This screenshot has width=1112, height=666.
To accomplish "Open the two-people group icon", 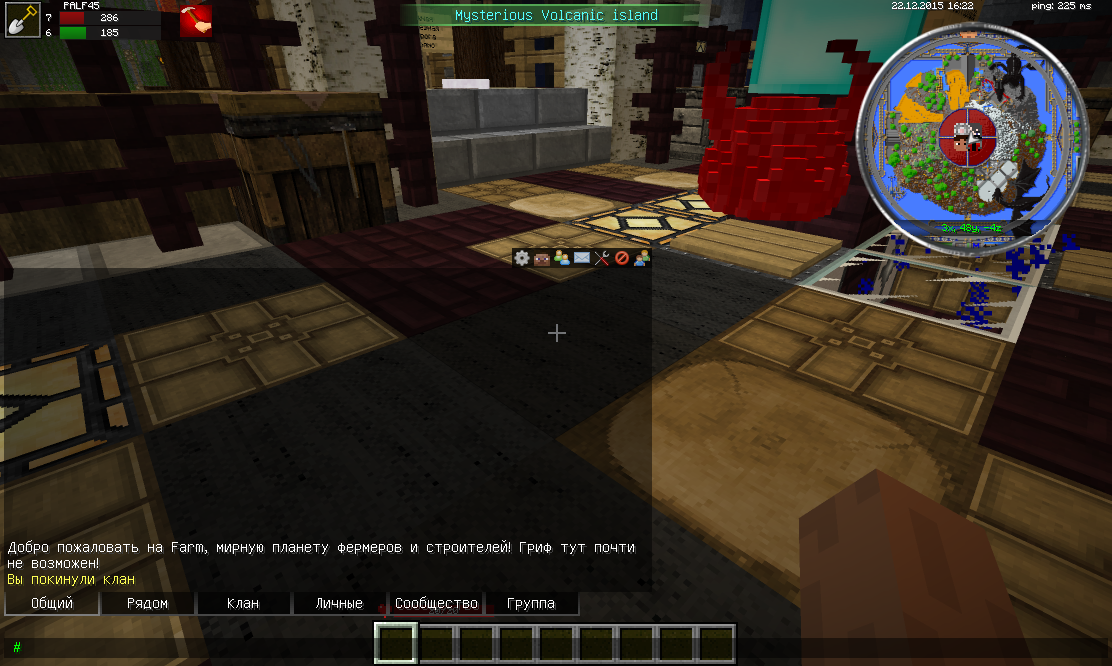I will (641, 258).
